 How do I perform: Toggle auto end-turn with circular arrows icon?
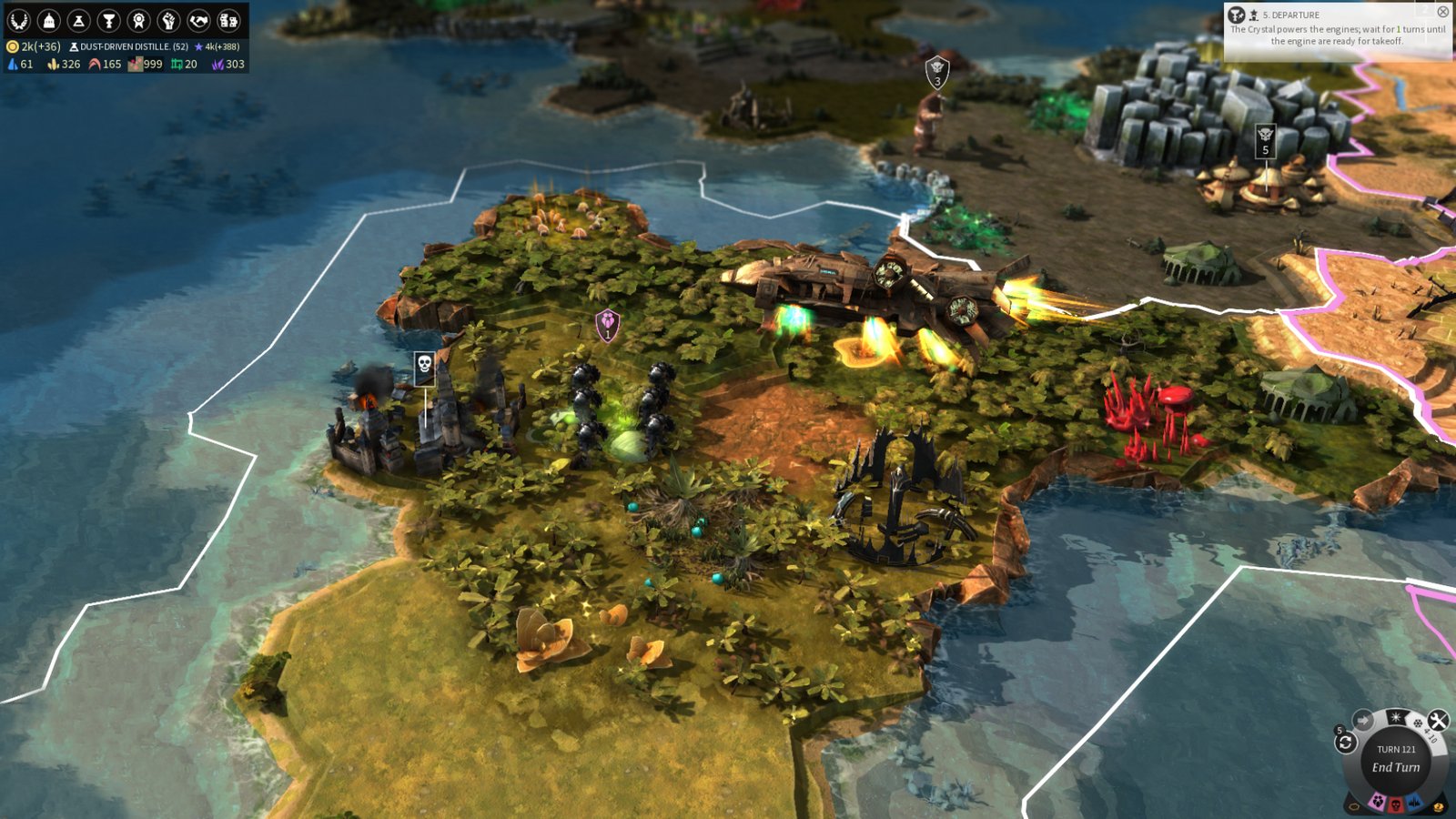[1346, 742]
